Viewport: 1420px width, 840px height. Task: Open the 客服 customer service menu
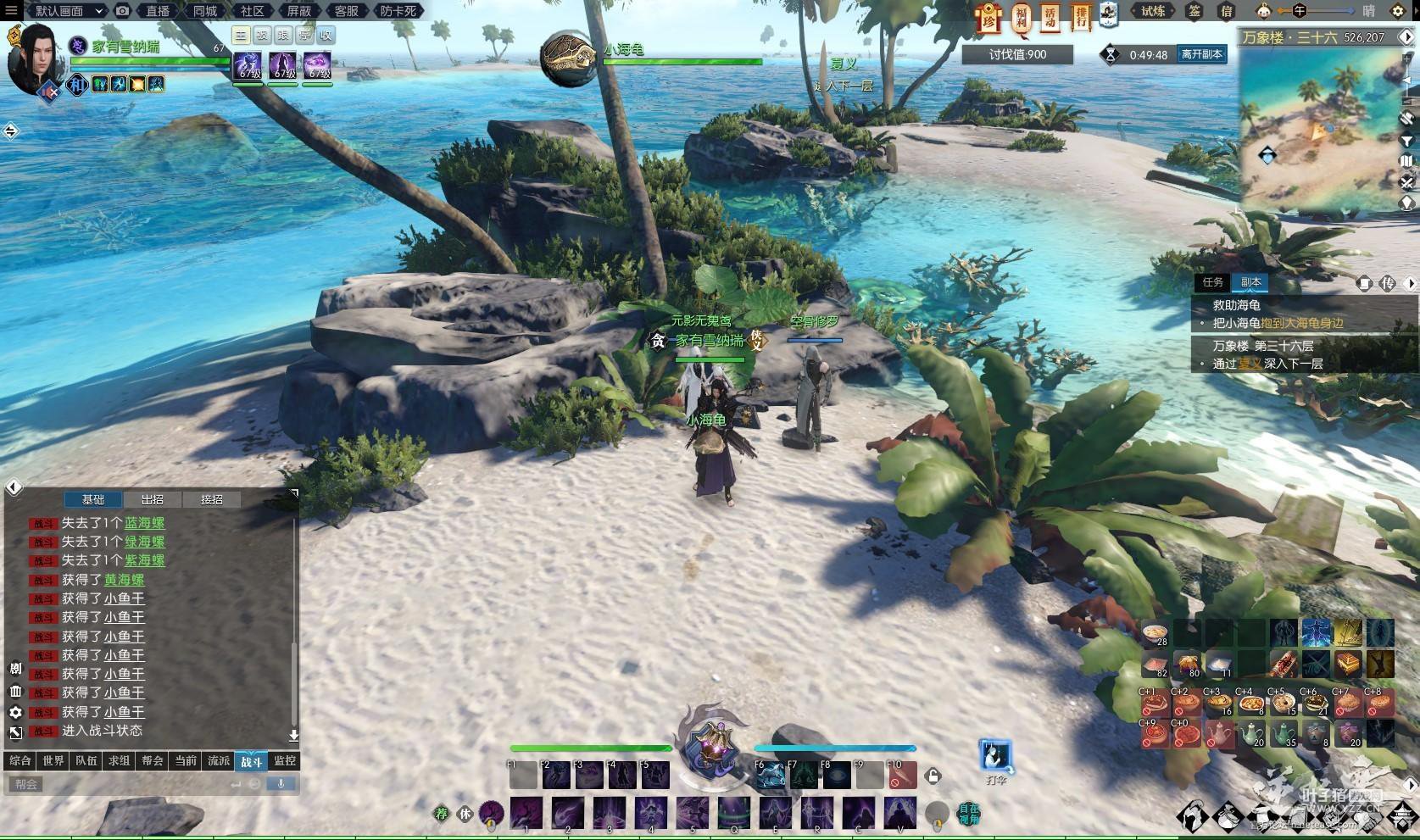[x=346, y=11]
